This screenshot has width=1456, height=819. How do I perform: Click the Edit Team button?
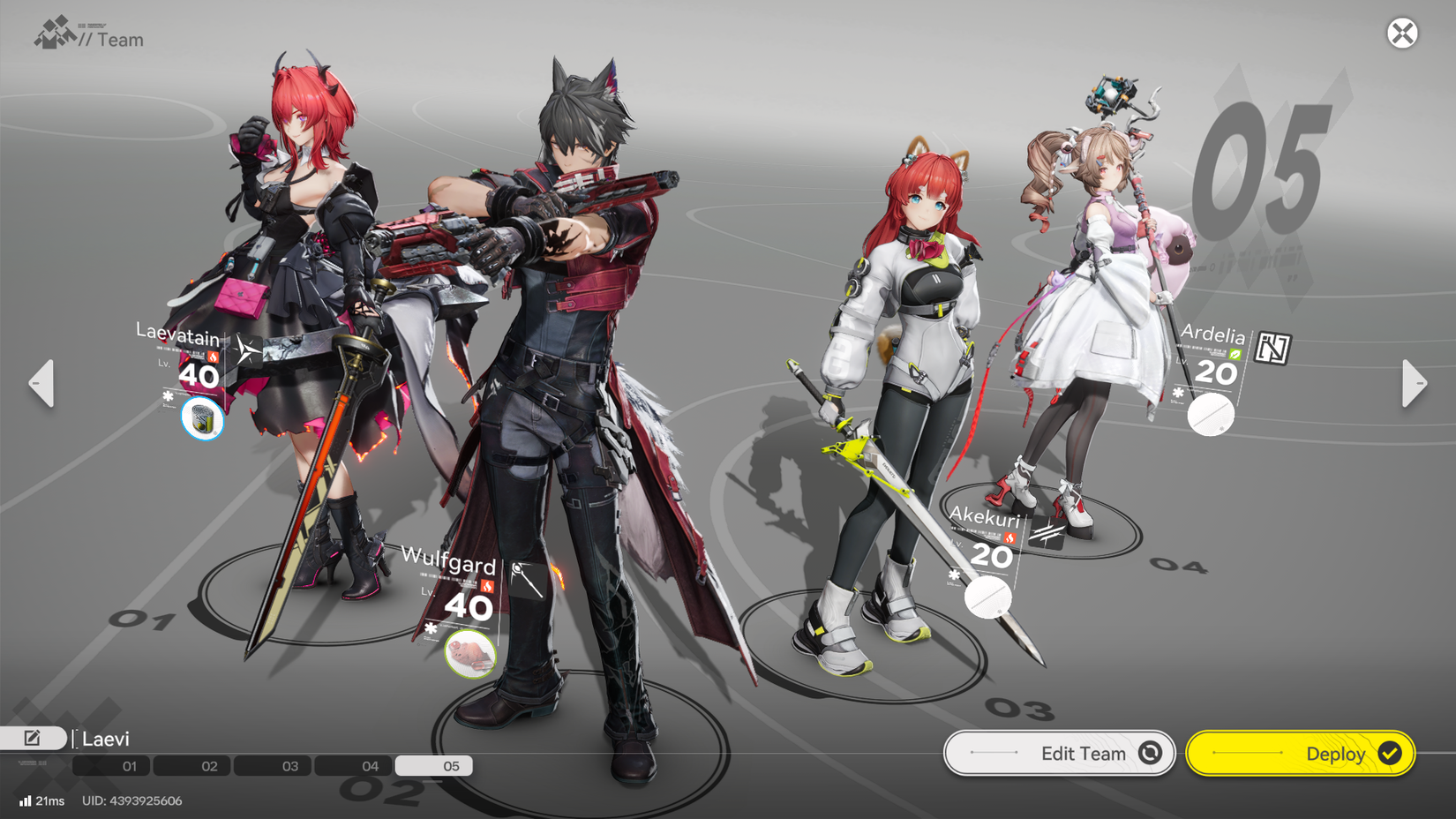pyautogui.click(x=1059, y=753)
